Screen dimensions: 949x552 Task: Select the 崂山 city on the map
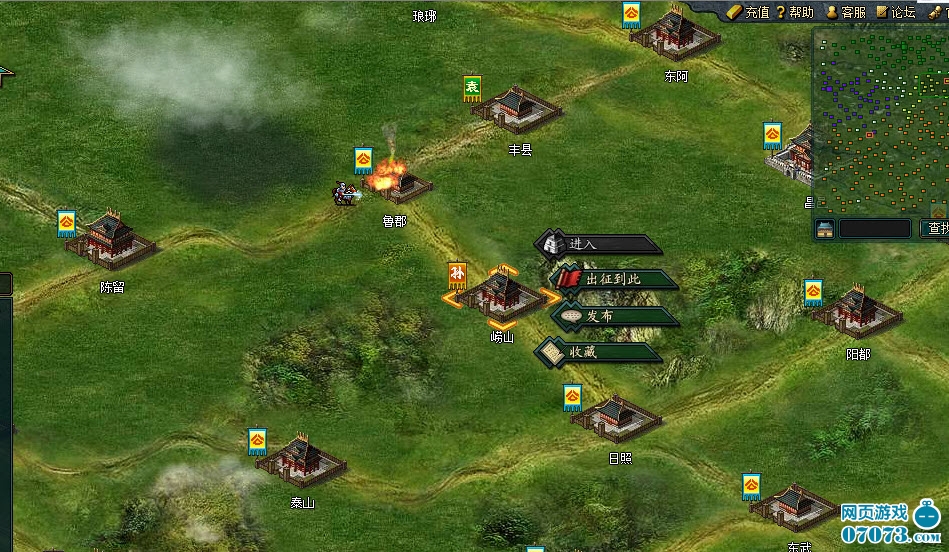[x=502, y=296]
